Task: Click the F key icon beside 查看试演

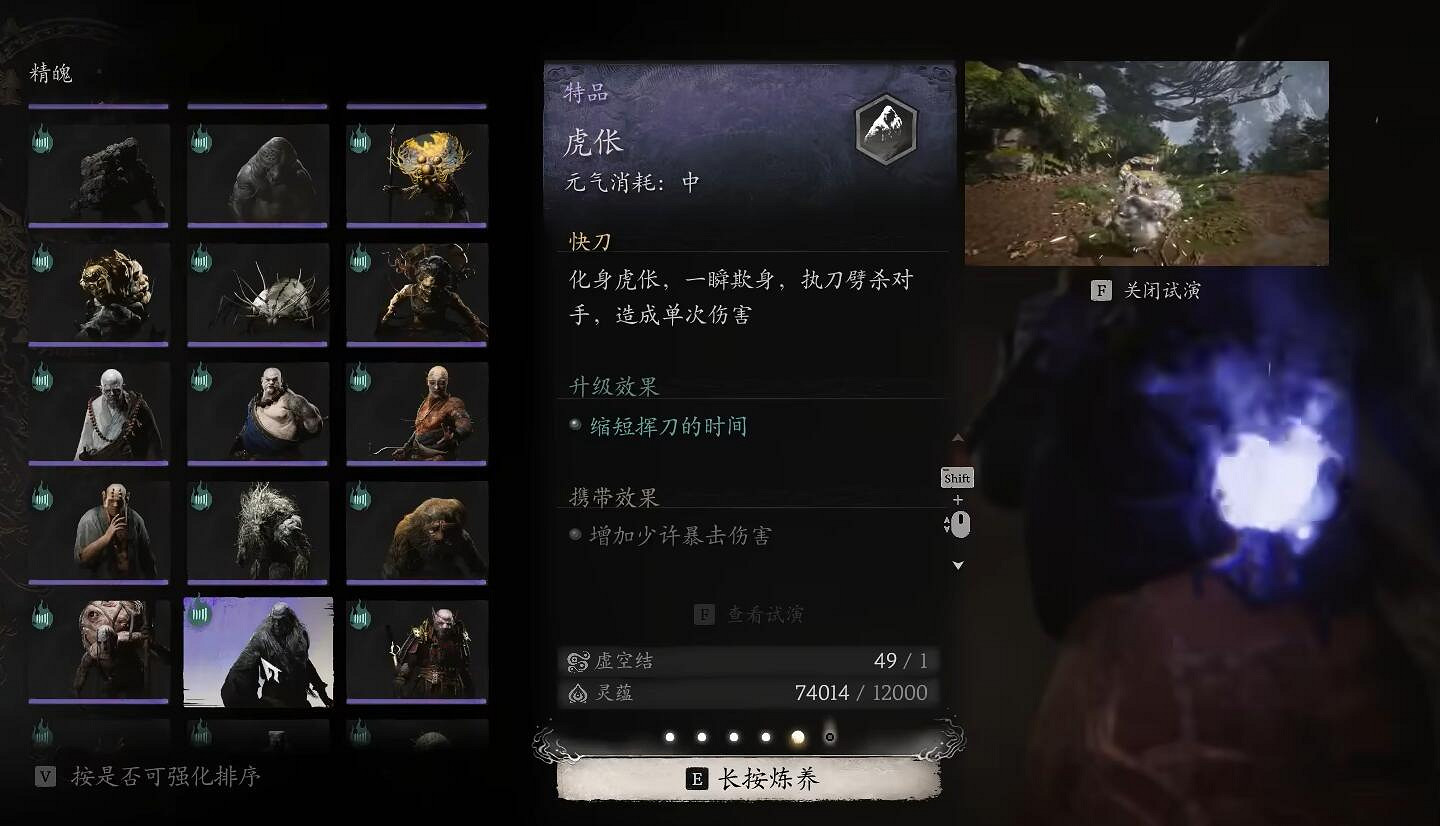Action: click(706, 616)
